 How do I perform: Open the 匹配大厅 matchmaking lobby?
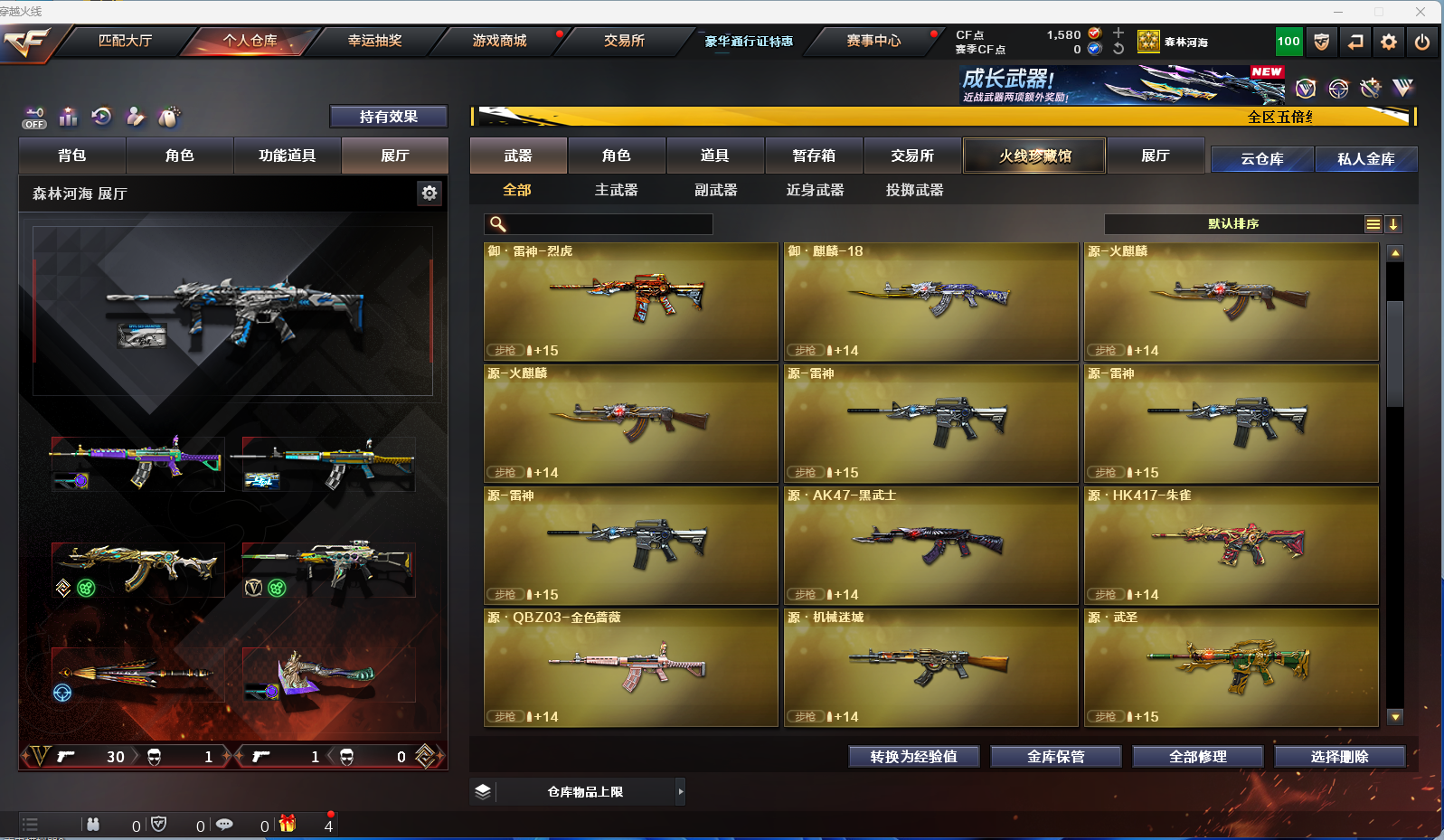pyautogui.click(x=125, y=41)
